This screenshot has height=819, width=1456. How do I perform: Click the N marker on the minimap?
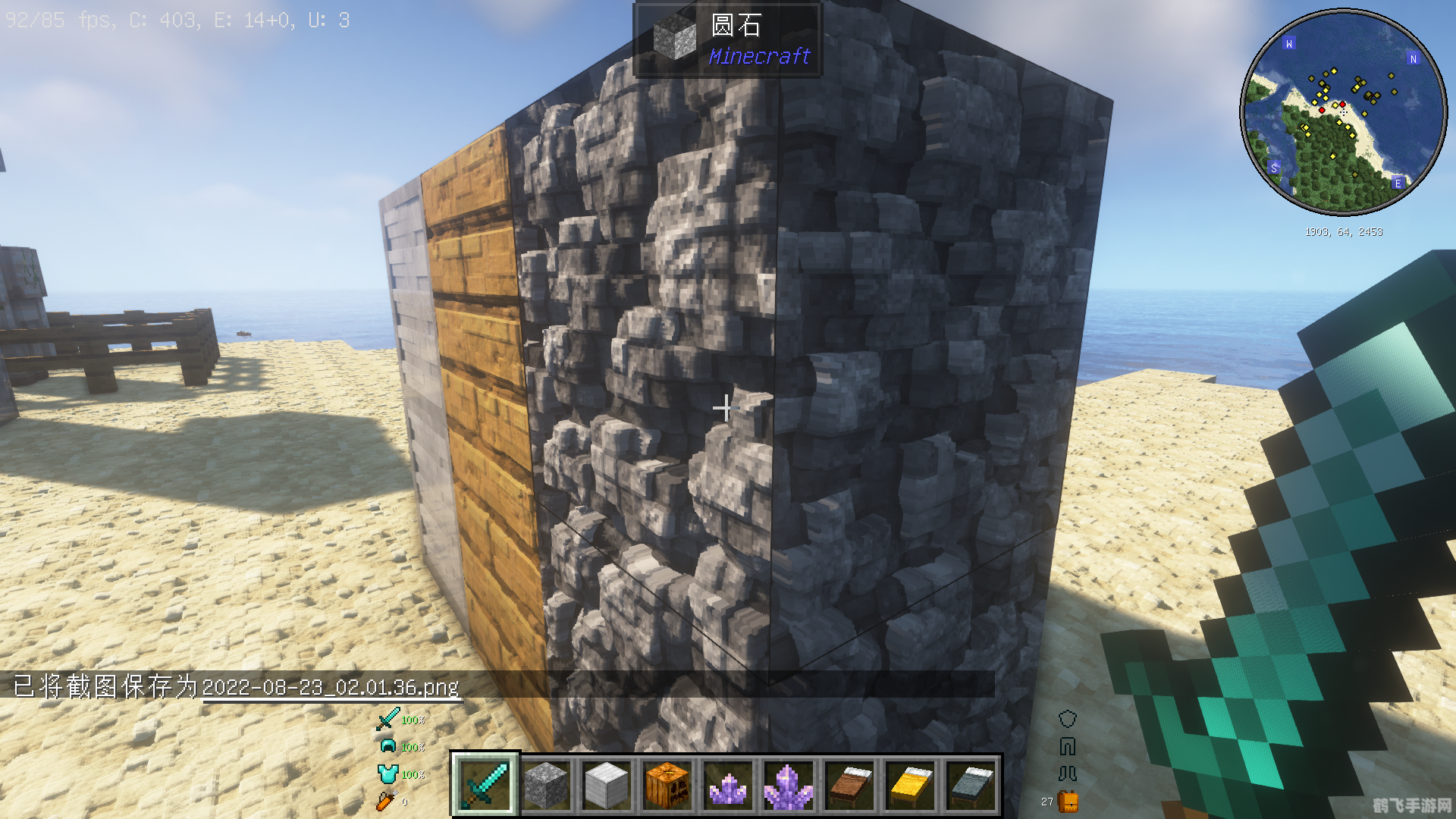(x=1414, y=59)
